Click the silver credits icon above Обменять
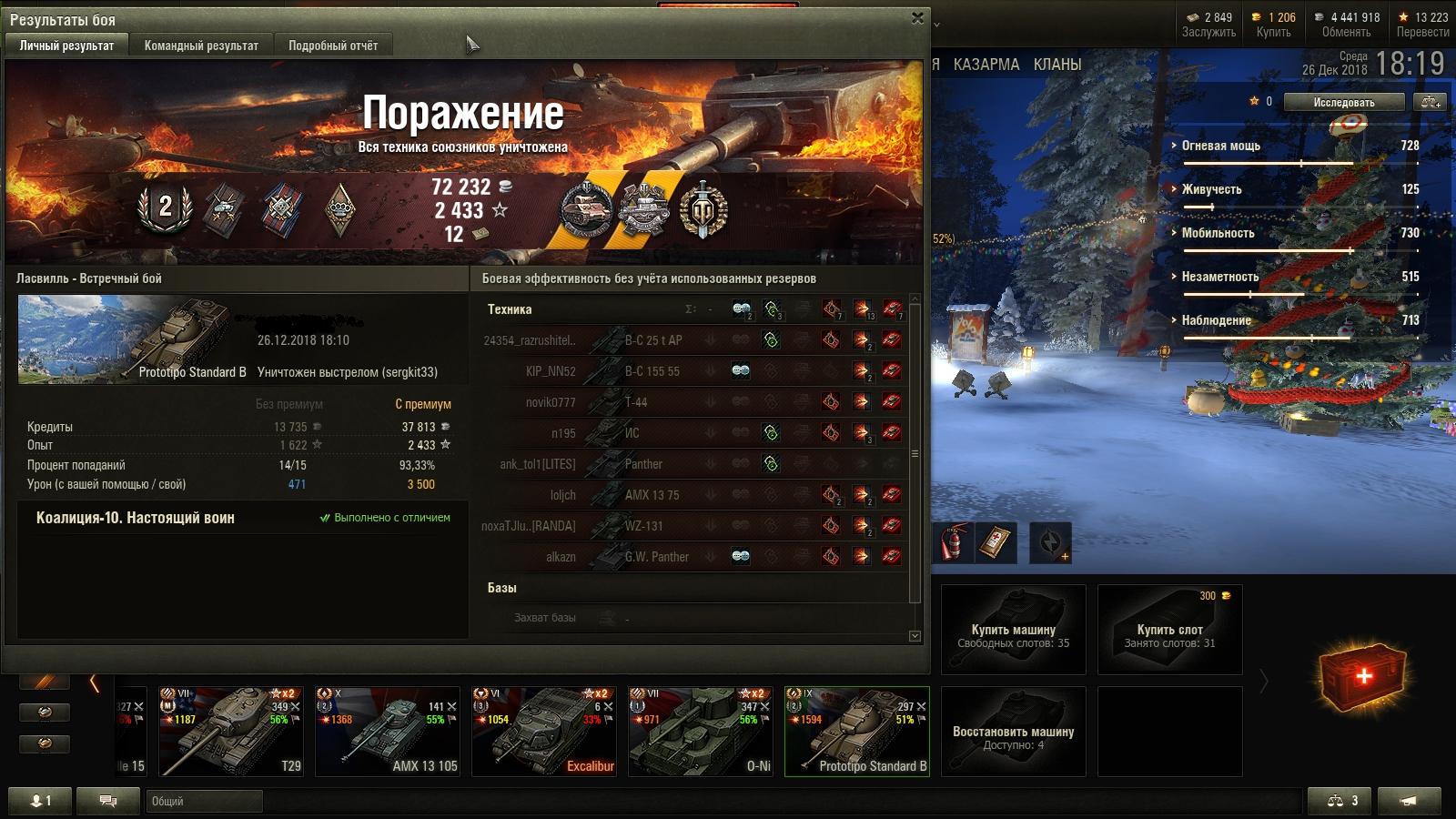This screenshot has width=1456, height=819. 1321,16
